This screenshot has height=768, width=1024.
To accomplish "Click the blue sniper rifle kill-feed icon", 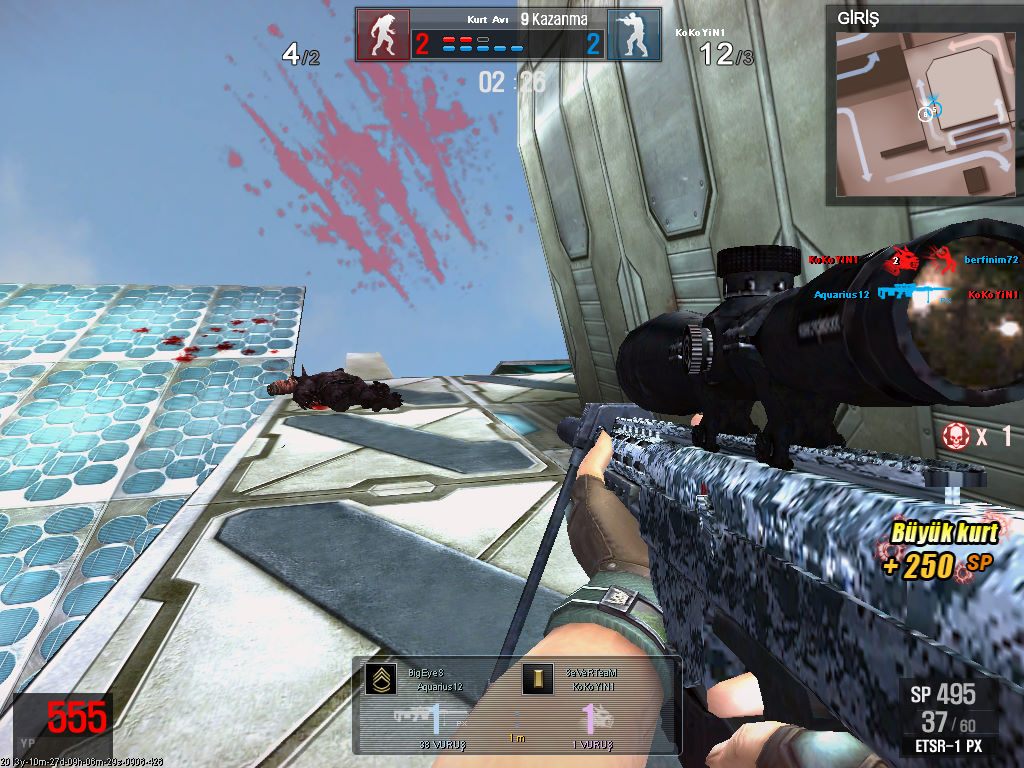I will point(910,293).
